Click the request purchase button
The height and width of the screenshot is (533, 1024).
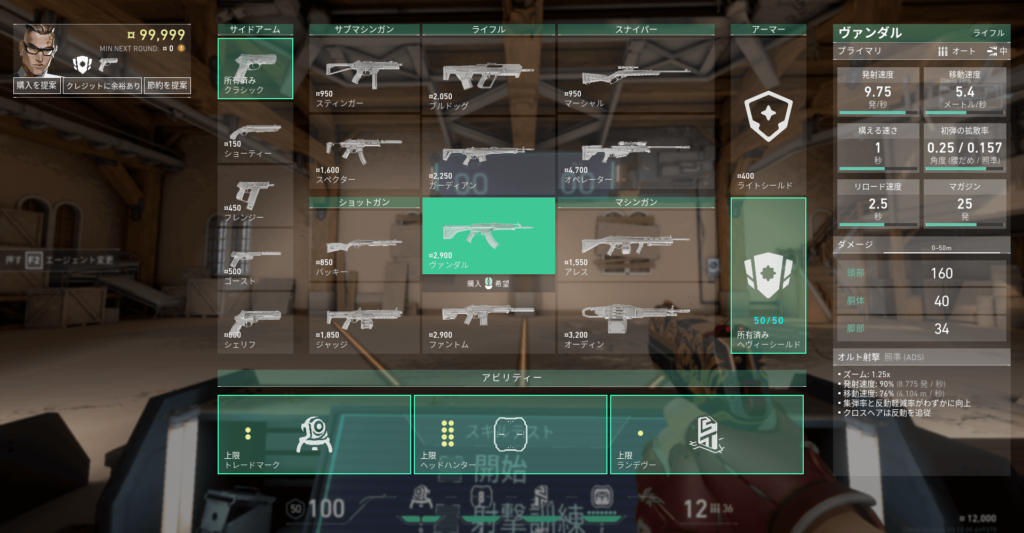[37, 86]
